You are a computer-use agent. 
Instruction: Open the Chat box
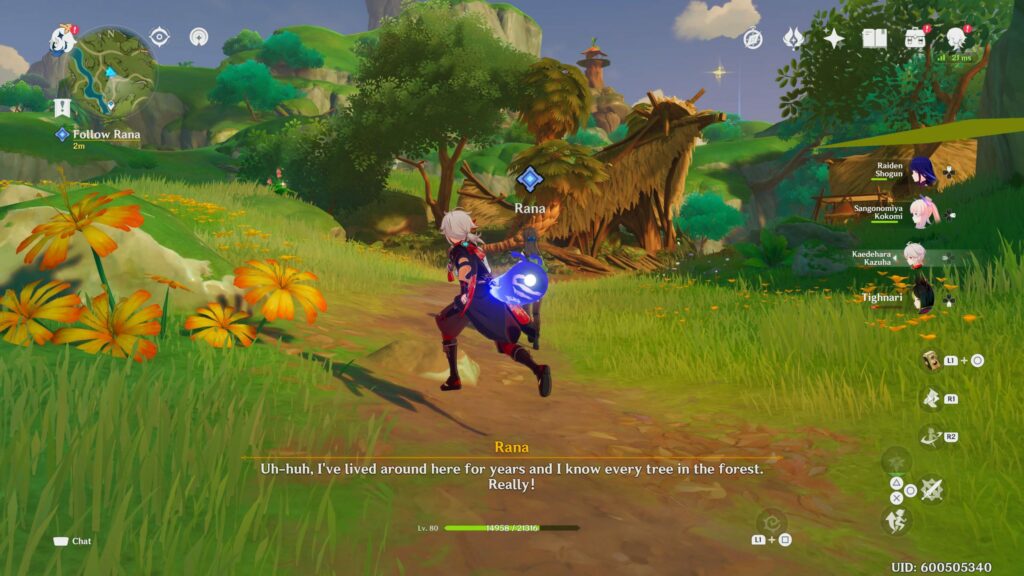tap(72, 541)
